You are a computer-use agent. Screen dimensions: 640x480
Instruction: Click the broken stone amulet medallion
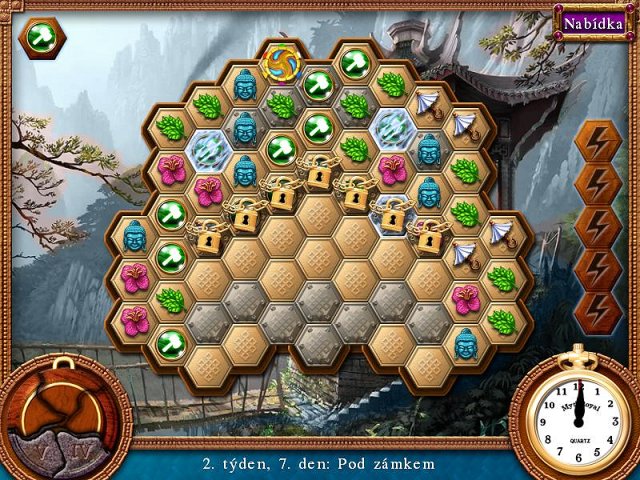click(x=62, y=413)
